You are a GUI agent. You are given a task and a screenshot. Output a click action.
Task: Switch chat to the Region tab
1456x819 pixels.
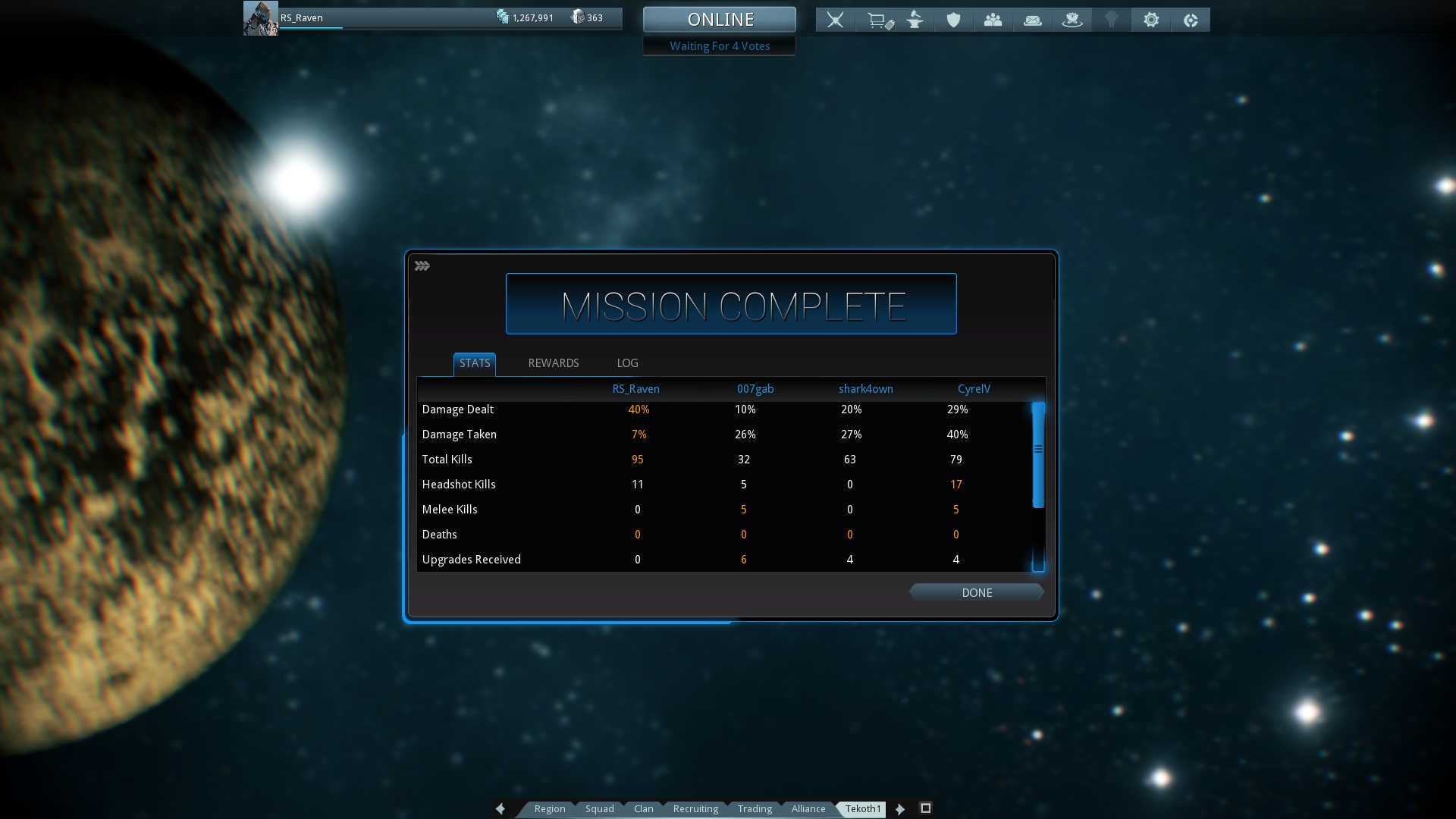pos(549,809)
